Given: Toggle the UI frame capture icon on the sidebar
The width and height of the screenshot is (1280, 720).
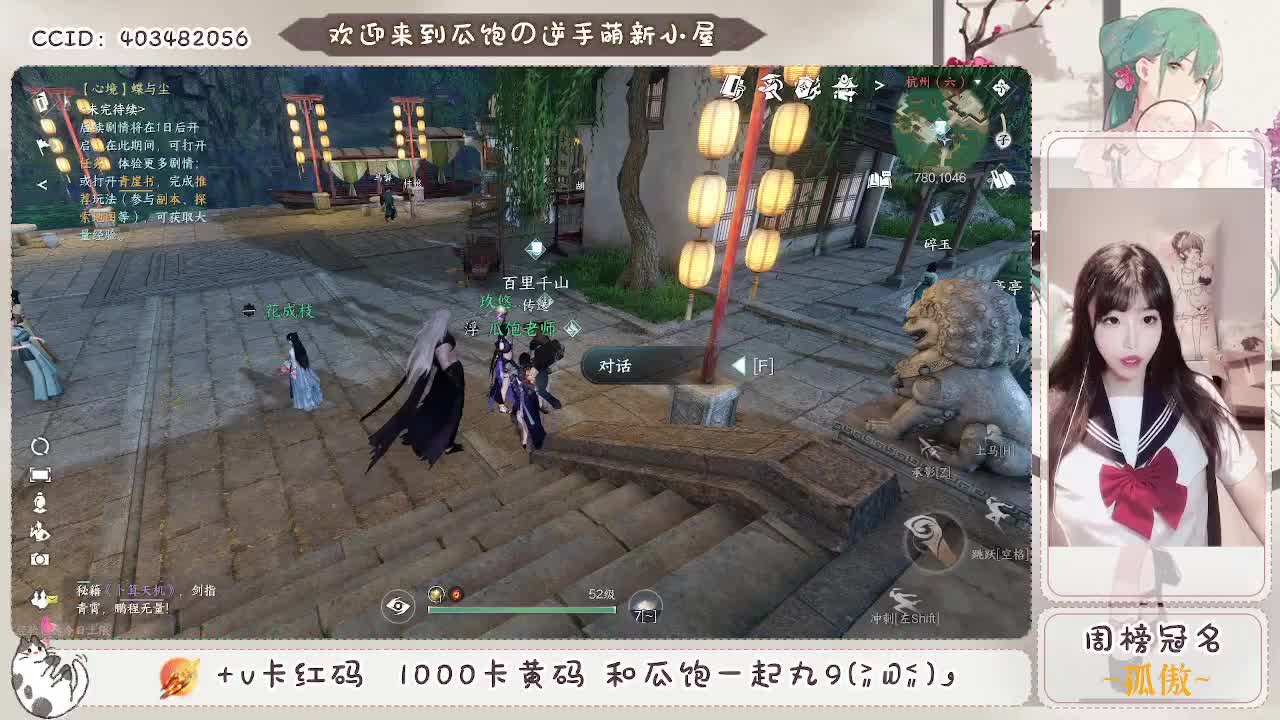Looking at the screenshot, I should pyautogui.click(x=42, y=474).
